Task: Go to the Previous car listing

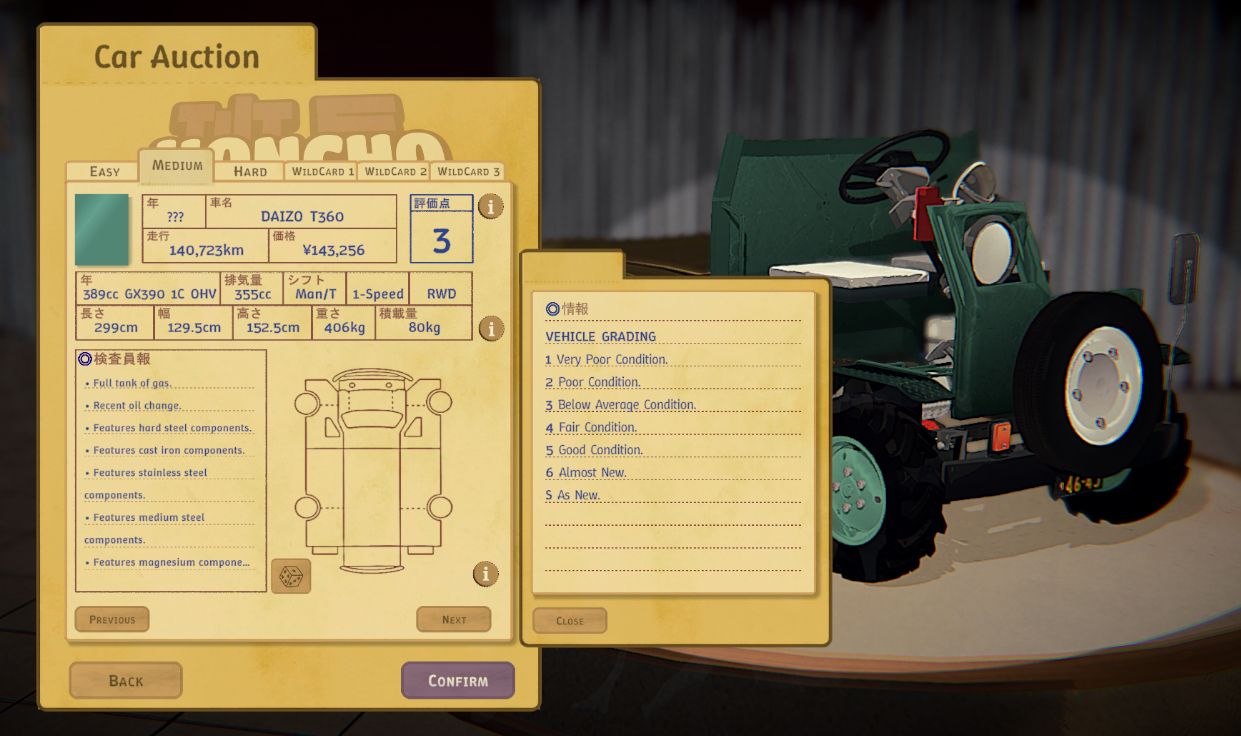Action: (112, 619)
